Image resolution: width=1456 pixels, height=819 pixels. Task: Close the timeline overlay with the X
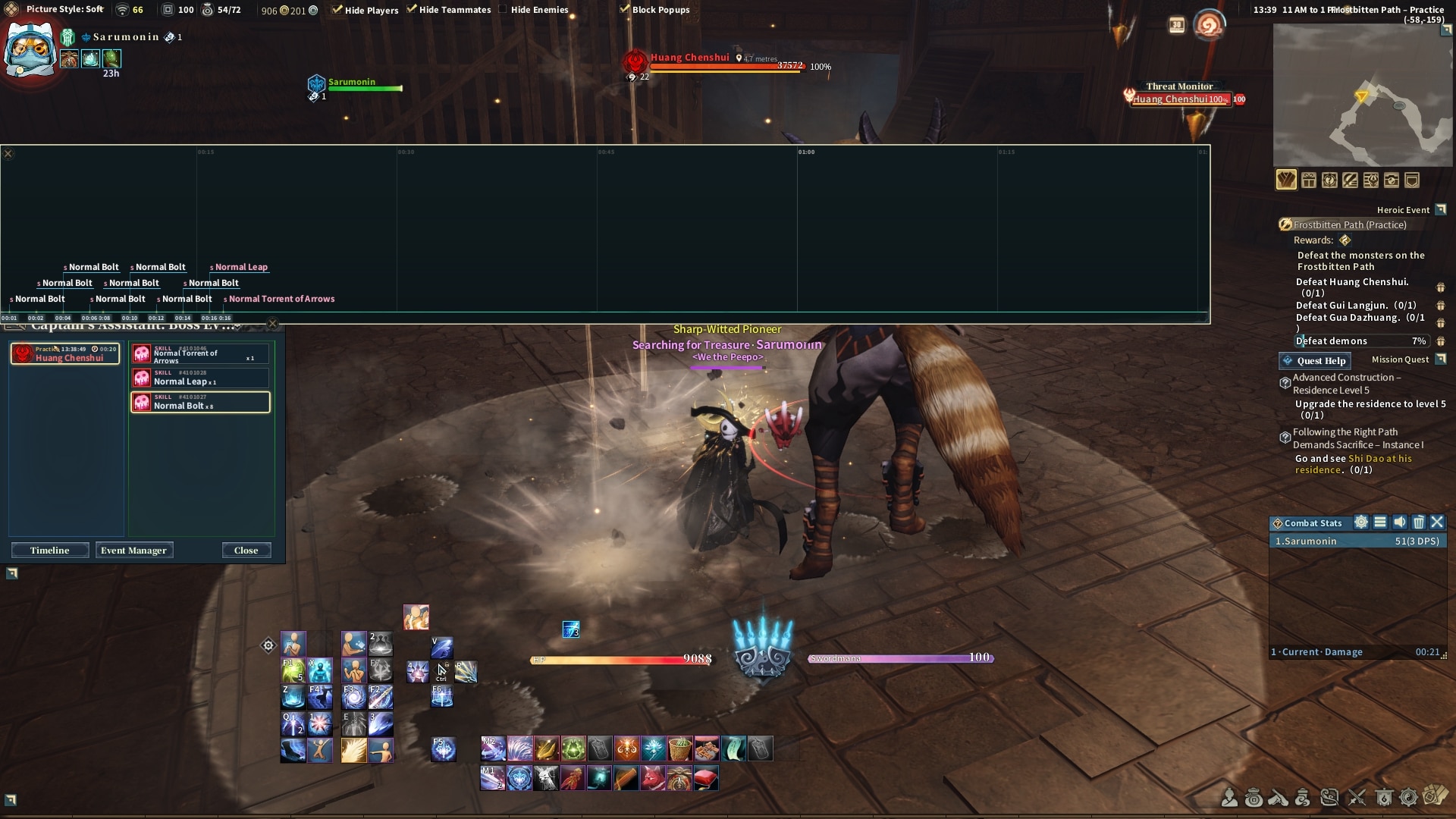coord(8,154)
